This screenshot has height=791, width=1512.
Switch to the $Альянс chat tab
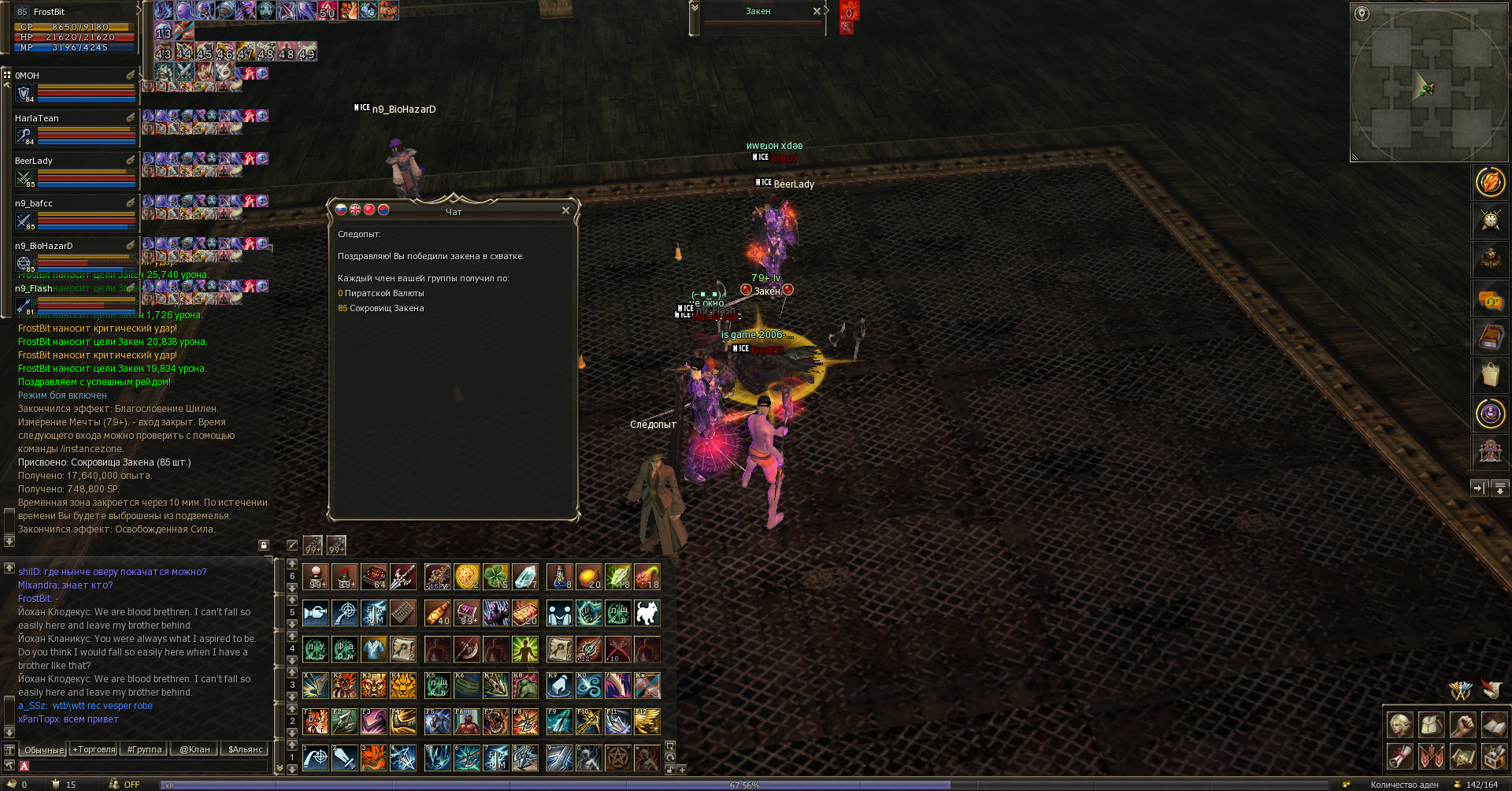coord(245,749)
